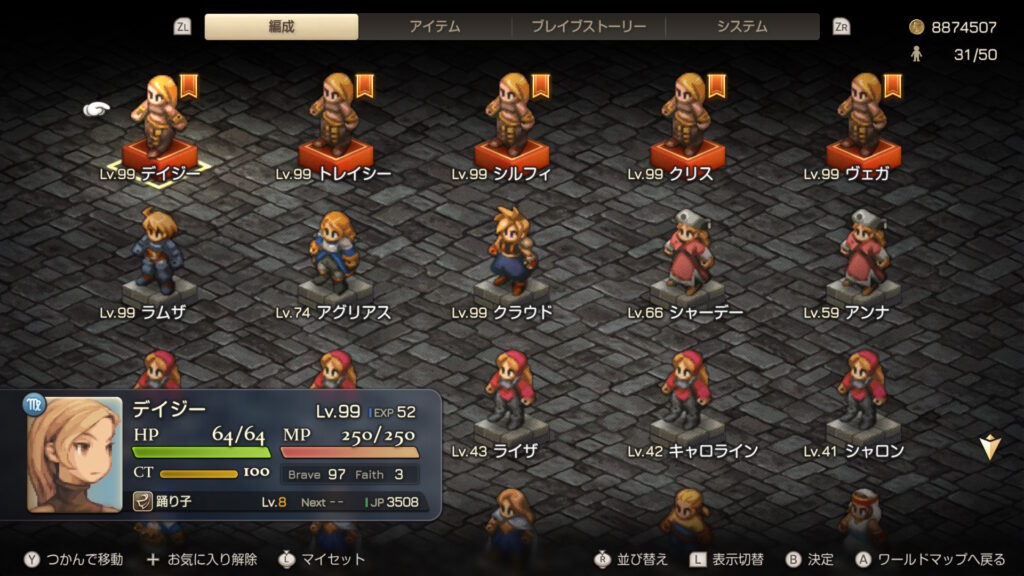Click the down arrow to show more units
This screenshot has width=1024, height=576.
[x=989, y=449]
